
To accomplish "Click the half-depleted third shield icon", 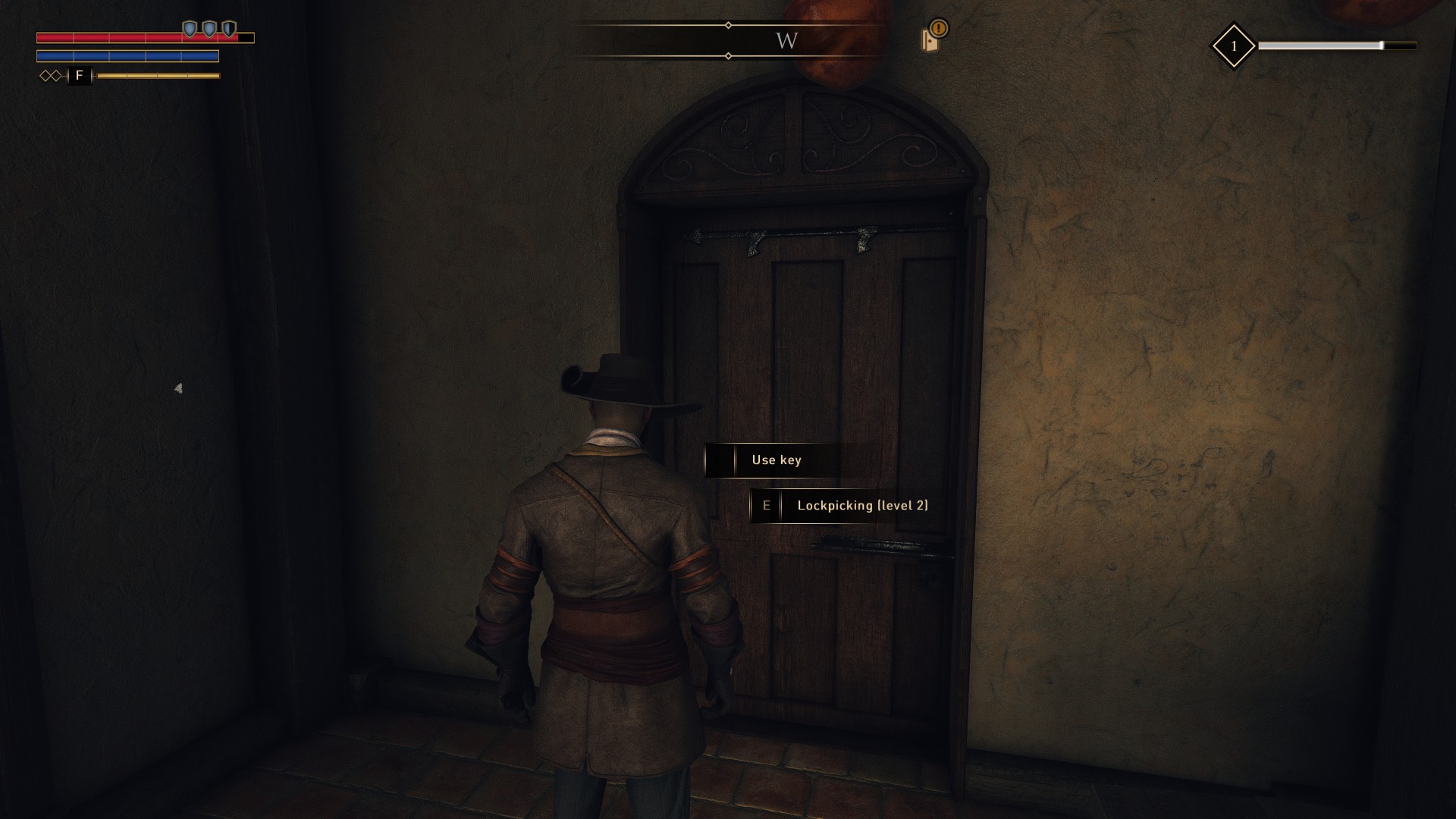I will [x=228, y=29].
